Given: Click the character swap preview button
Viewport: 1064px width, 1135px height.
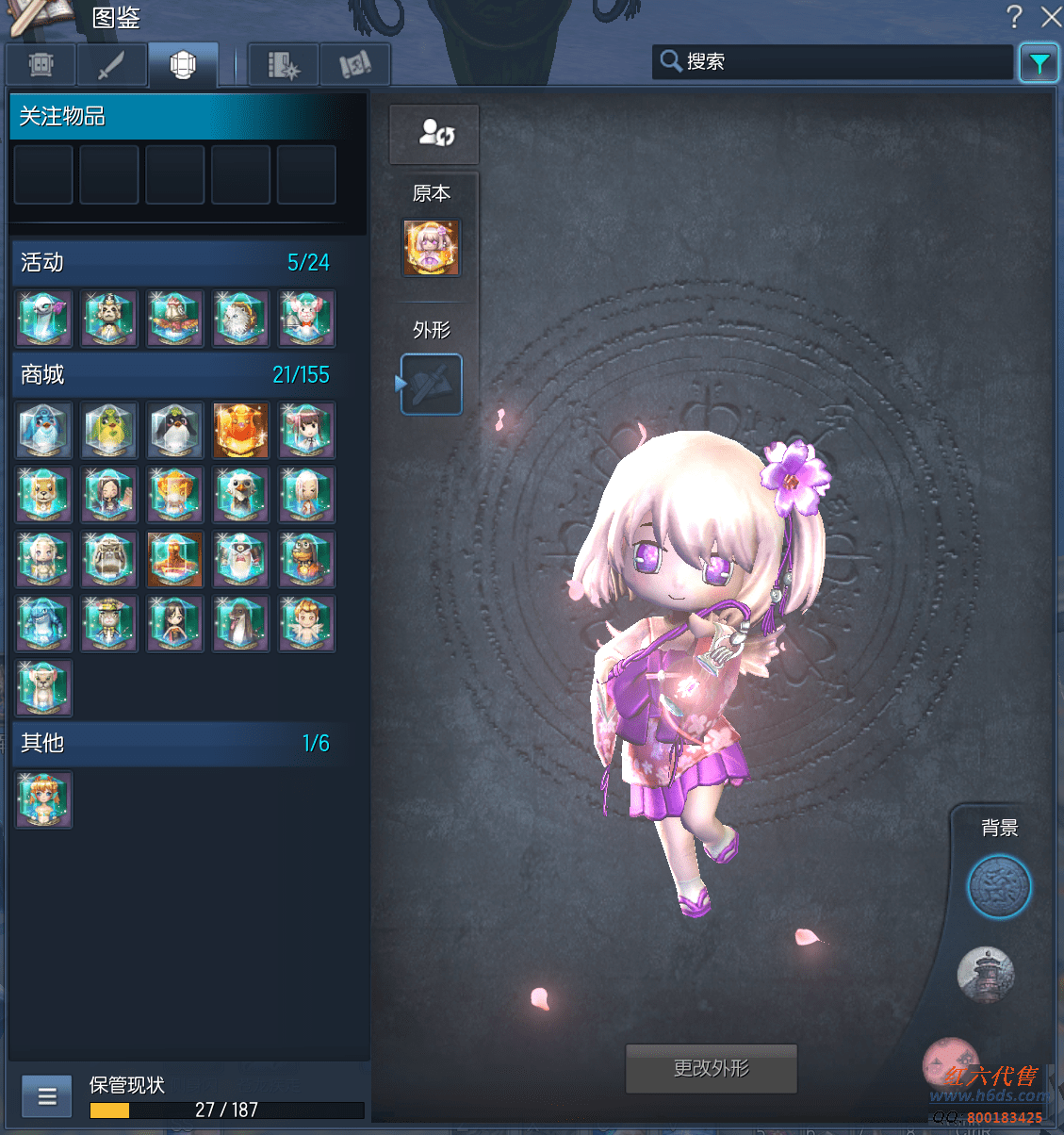Looking at the screenshot, I should pos(434,134).
